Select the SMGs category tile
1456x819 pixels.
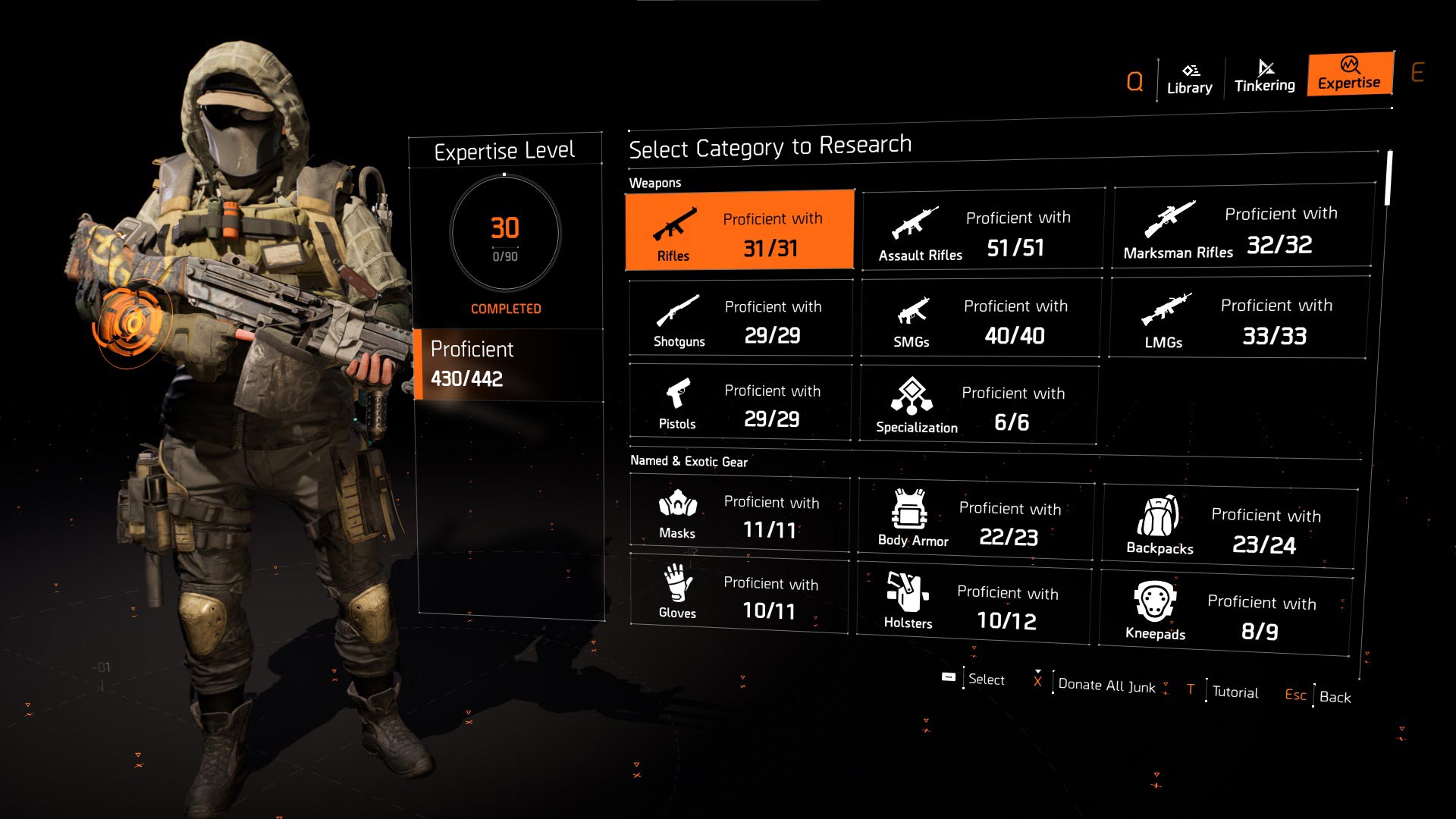tap(981, 318)
